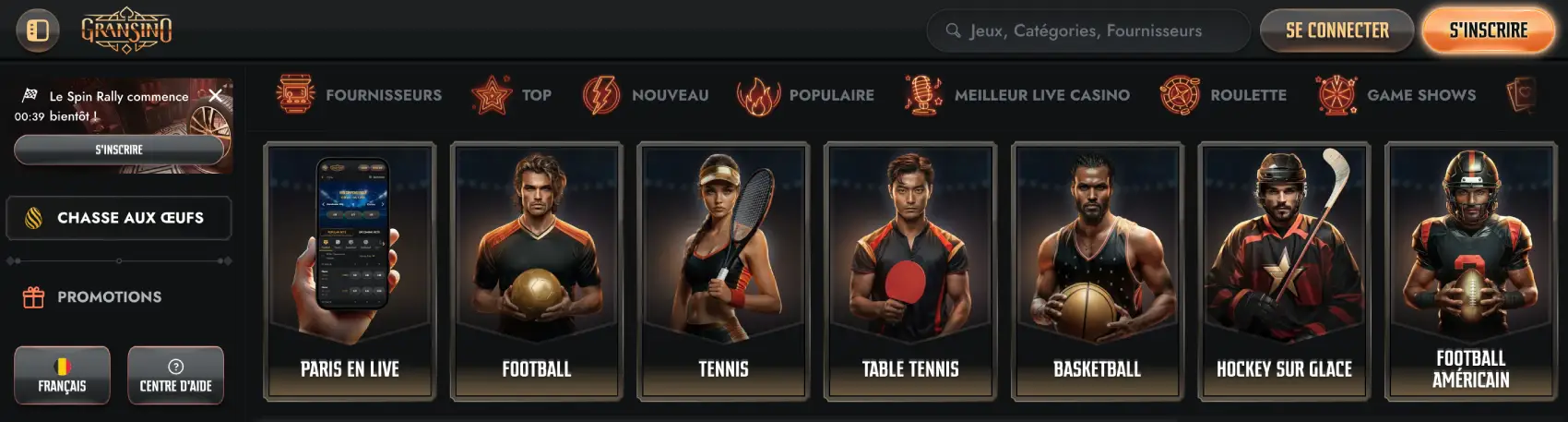Open Meilleur Live Casino category
This screenshot has width=1568, height=422.
tap(1017, 95)
